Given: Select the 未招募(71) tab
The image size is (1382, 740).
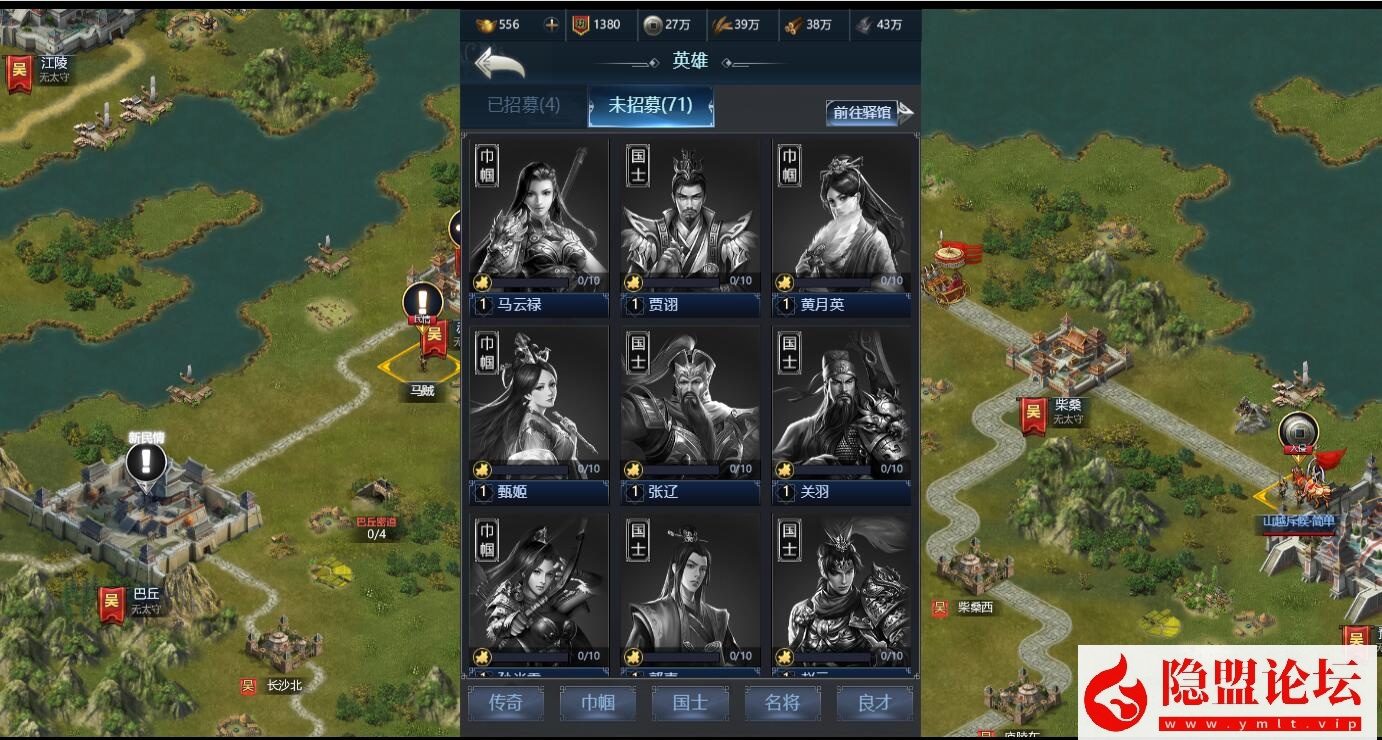Looking at the screenshot, I should coord(651,106).
